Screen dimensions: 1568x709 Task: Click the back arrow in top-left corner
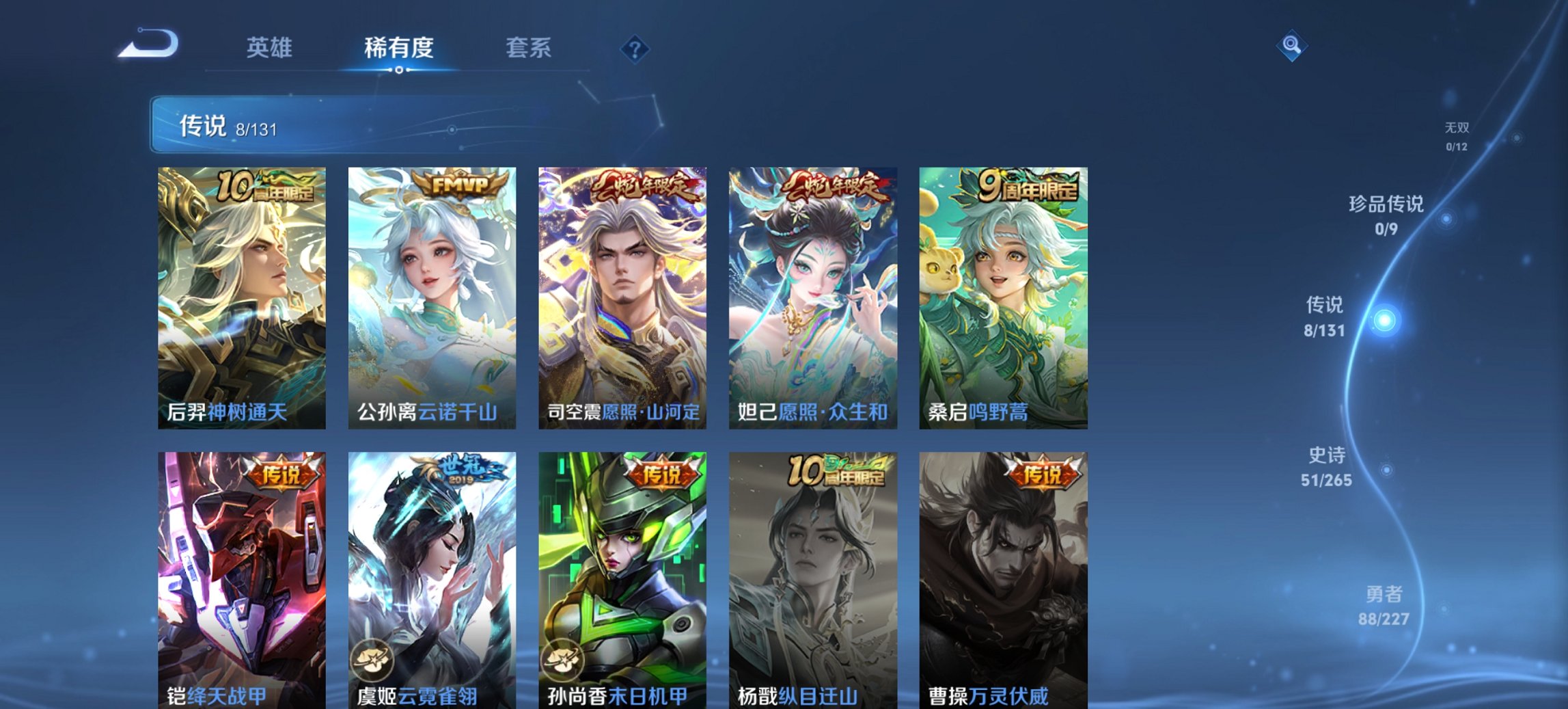pyautogui.click(x=147, y=43)
